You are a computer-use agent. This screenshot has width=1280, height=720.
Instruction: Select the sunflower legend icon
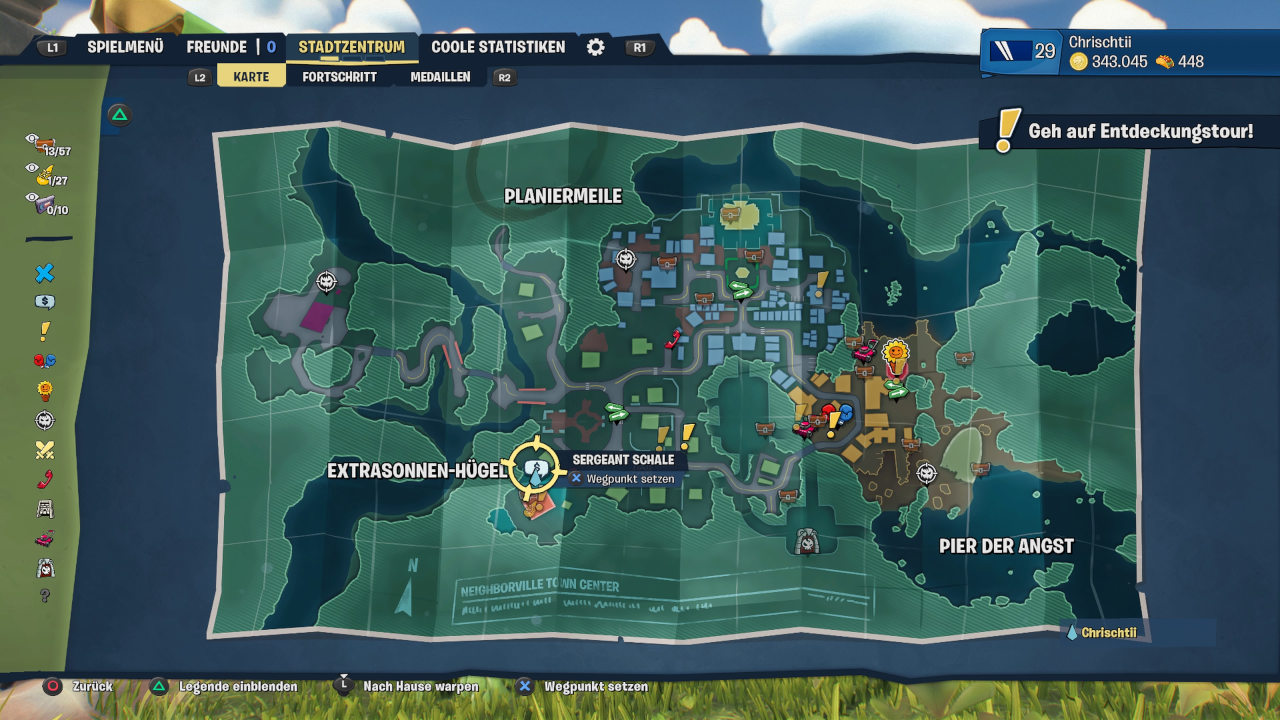point(45,389)
